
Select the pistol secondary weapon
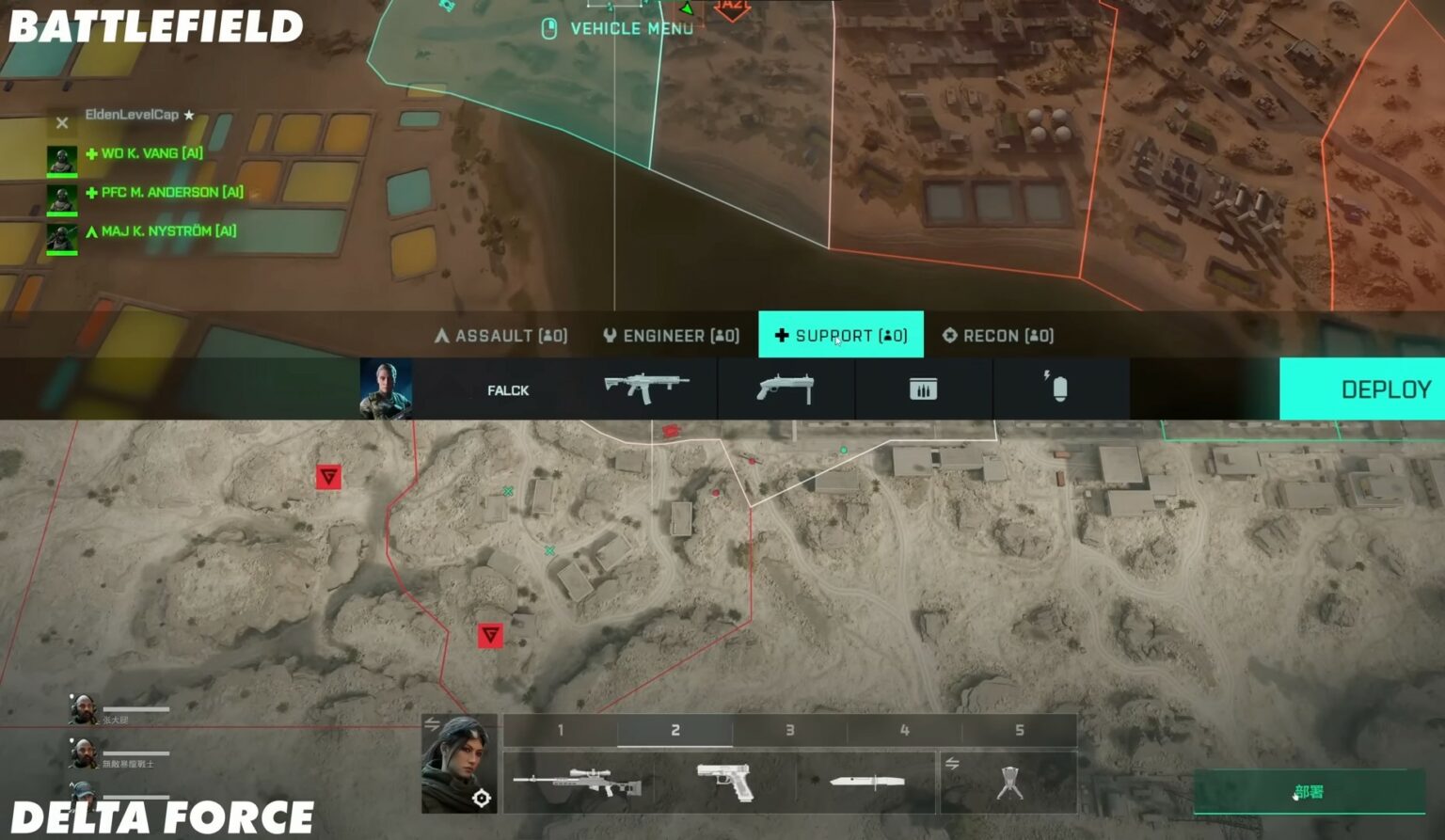(x=723, y=782)
